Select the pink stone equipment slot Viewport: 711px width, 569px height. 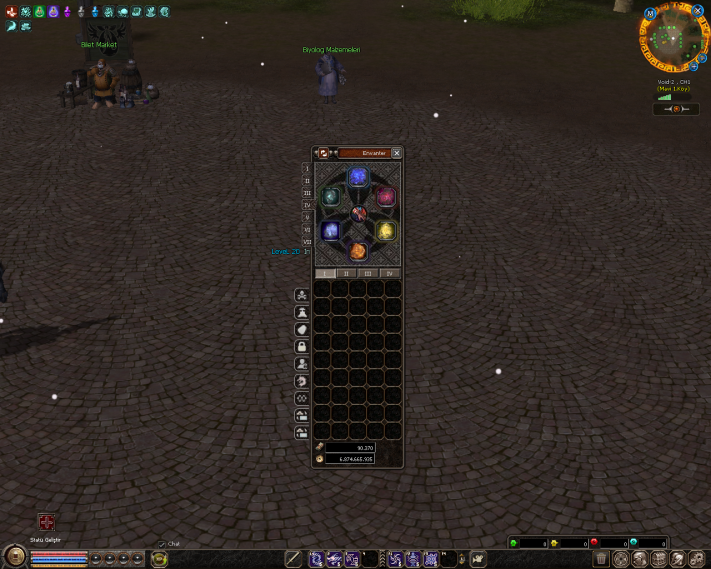(386, 197)
